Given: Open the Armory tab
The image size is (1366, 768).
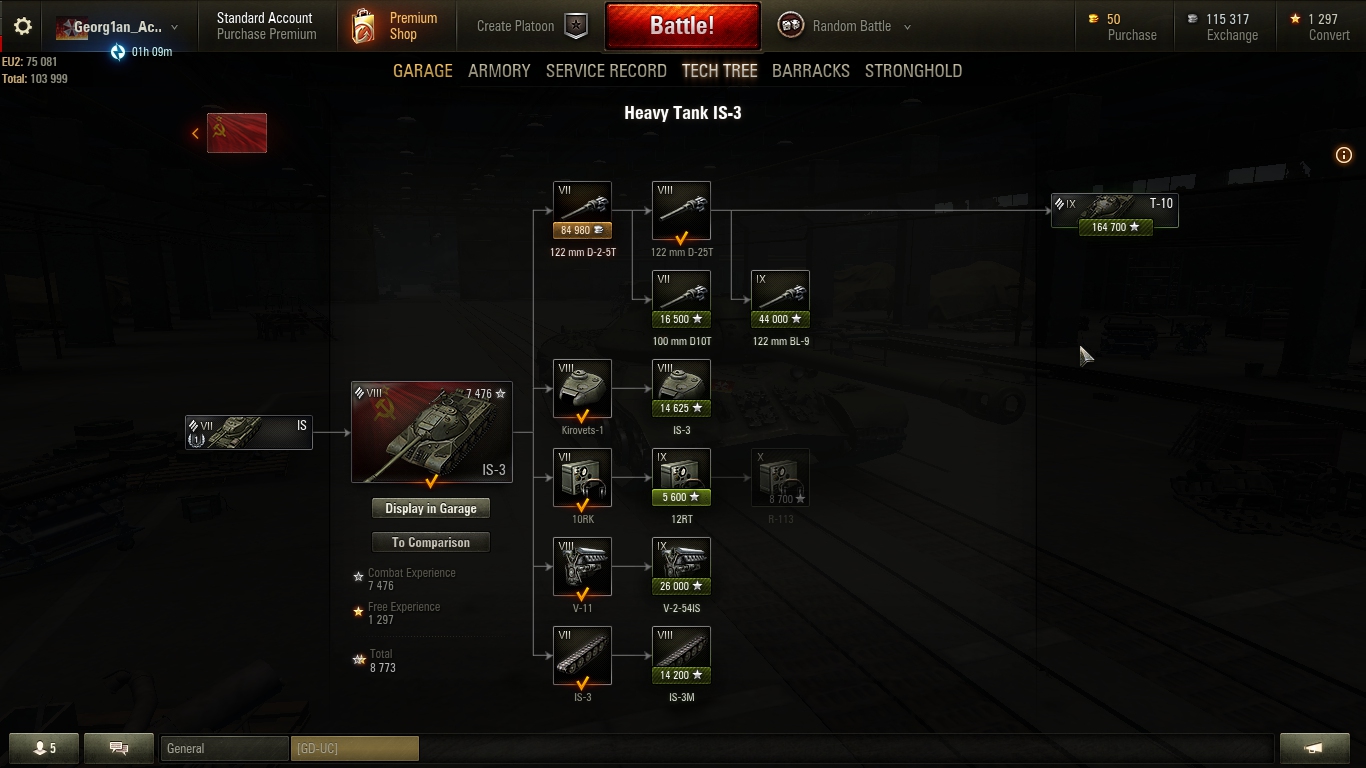Looking at the screenshot, I should (x=499, y=71).
